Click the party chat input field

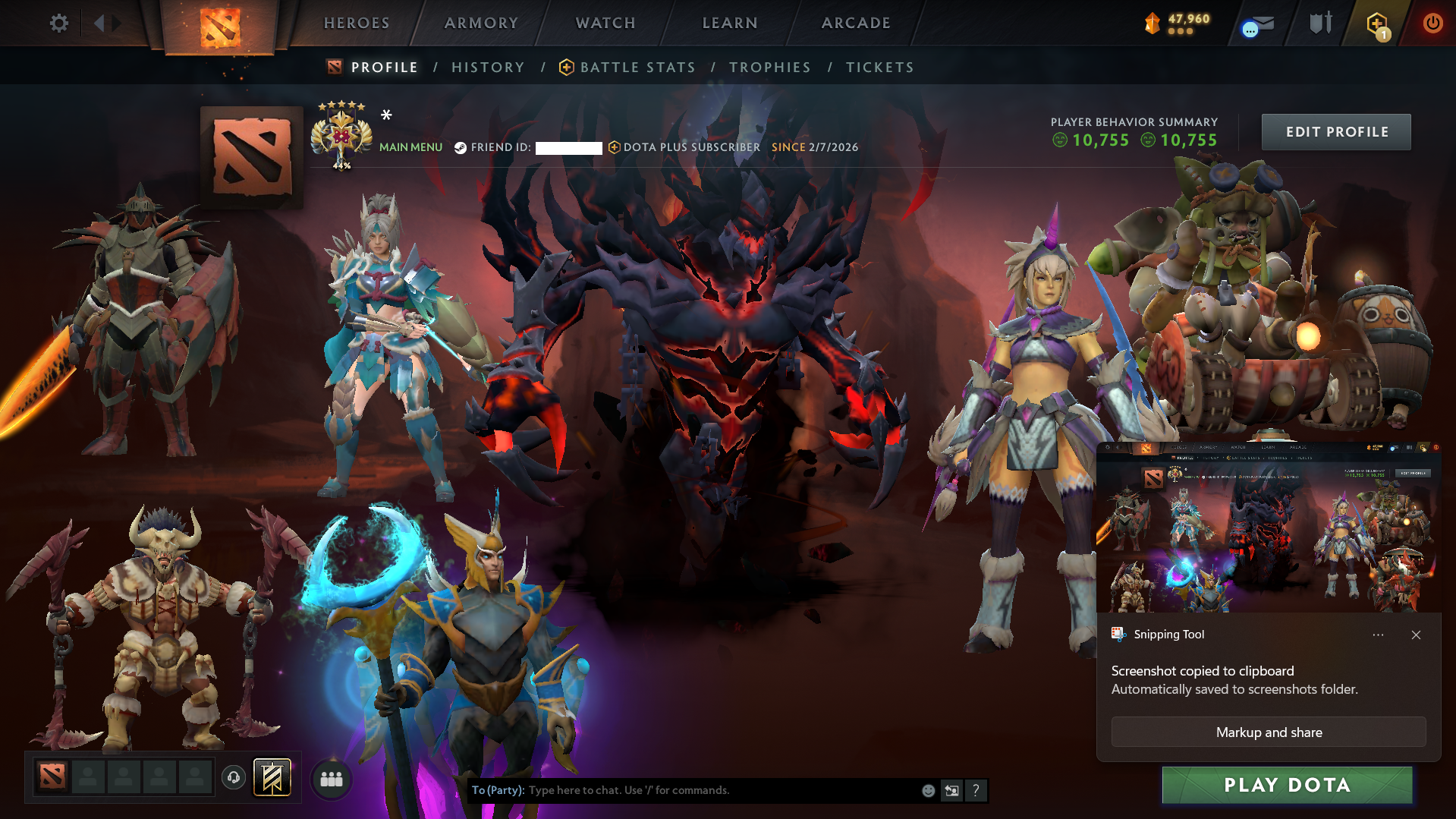click(x=683, y=790)
